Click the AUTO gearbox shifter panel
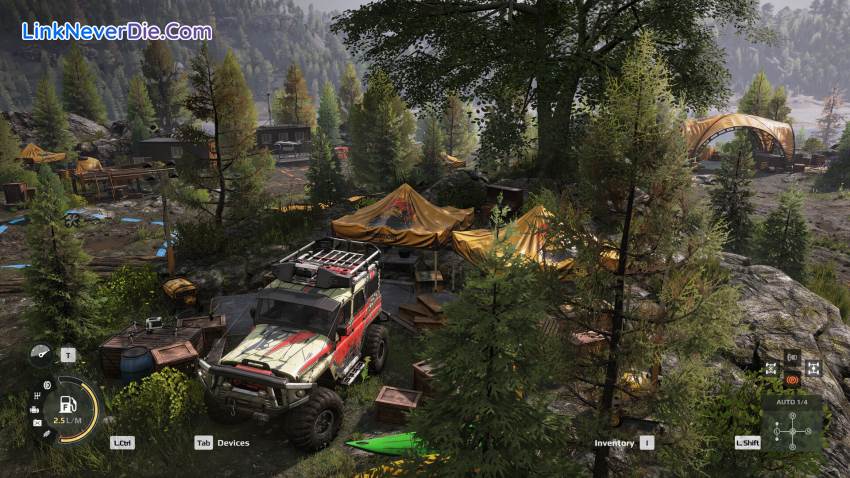This screenshot has height=478, width=850. 792,425
